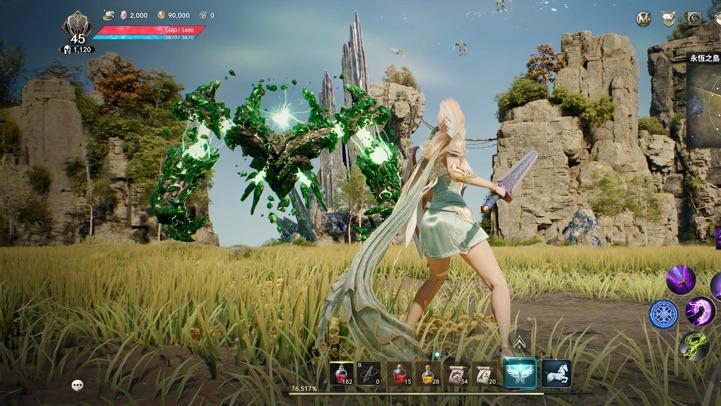721x406 pixels.
Task: Use the scroll with 20 count
Action: [x=486, y=373]
